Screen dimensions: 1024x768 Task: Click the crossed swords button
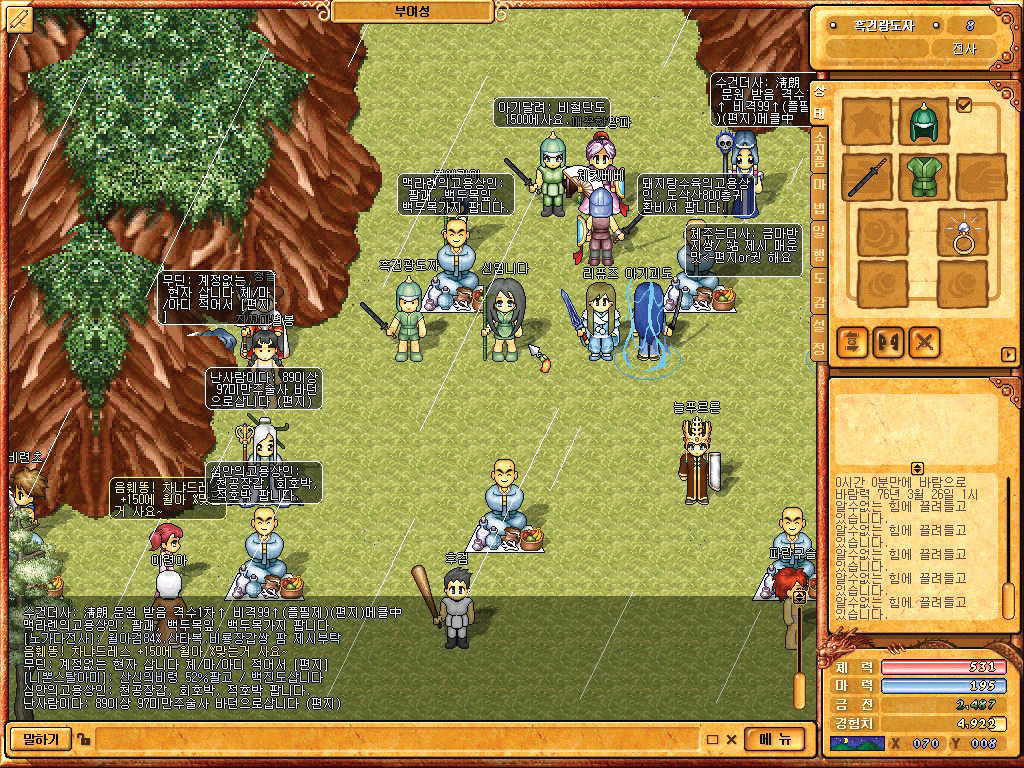[925, 342]
